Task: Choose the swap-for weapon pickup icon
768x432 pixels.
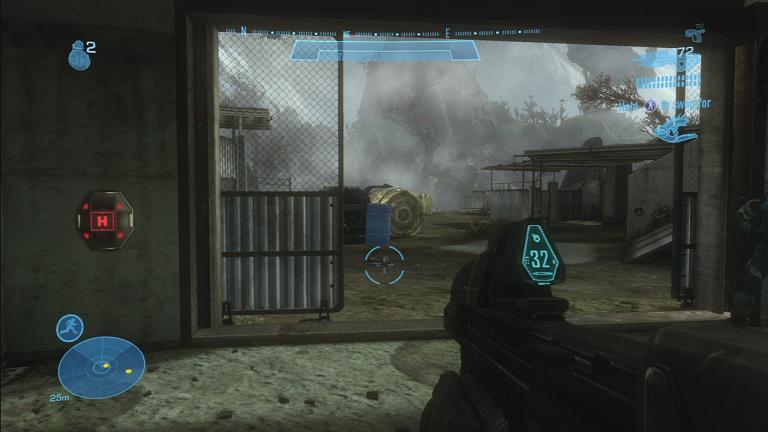Action: coord(671,128)
